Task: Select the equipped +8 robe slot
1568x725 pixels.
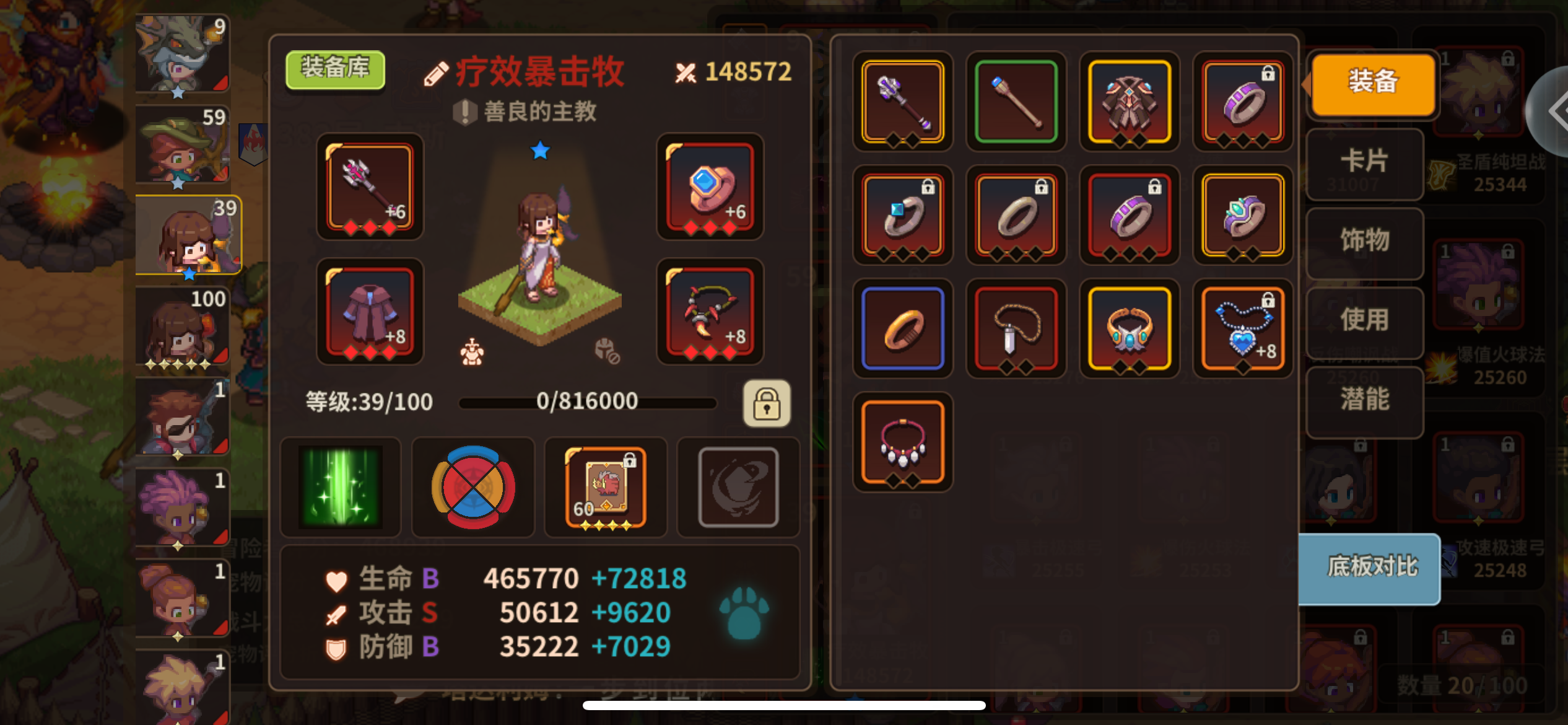Action: (368, 313)
